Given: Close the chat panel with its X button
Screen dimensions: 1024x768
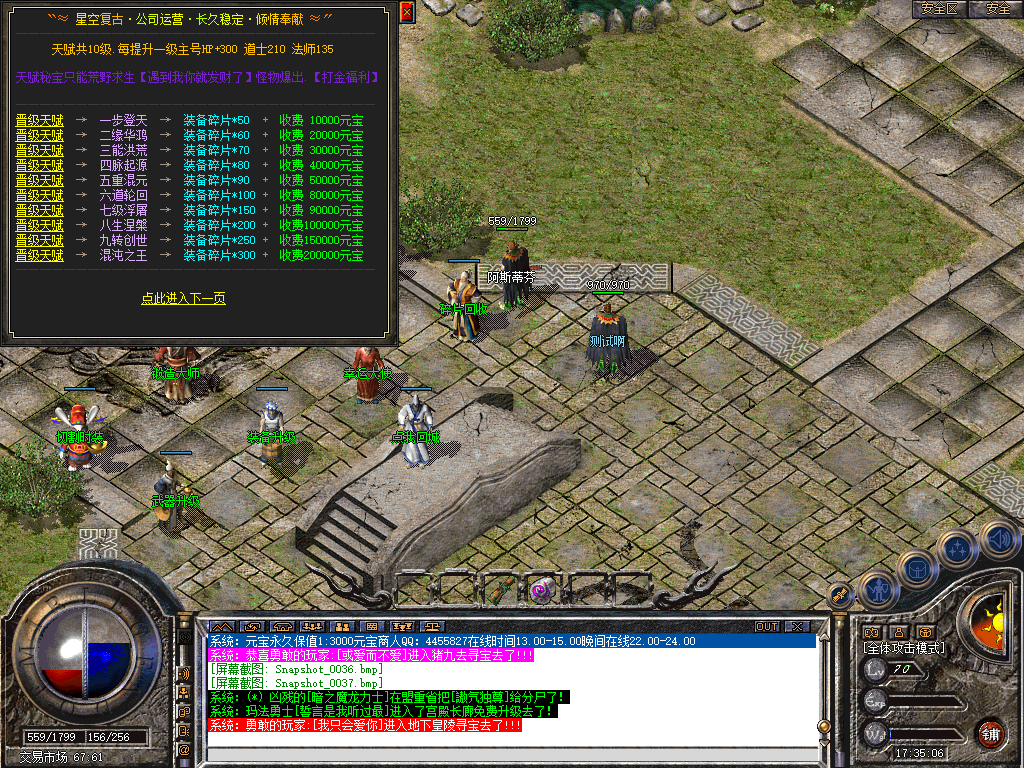Looking at the screenshot, I should click(x=797, y=626).
